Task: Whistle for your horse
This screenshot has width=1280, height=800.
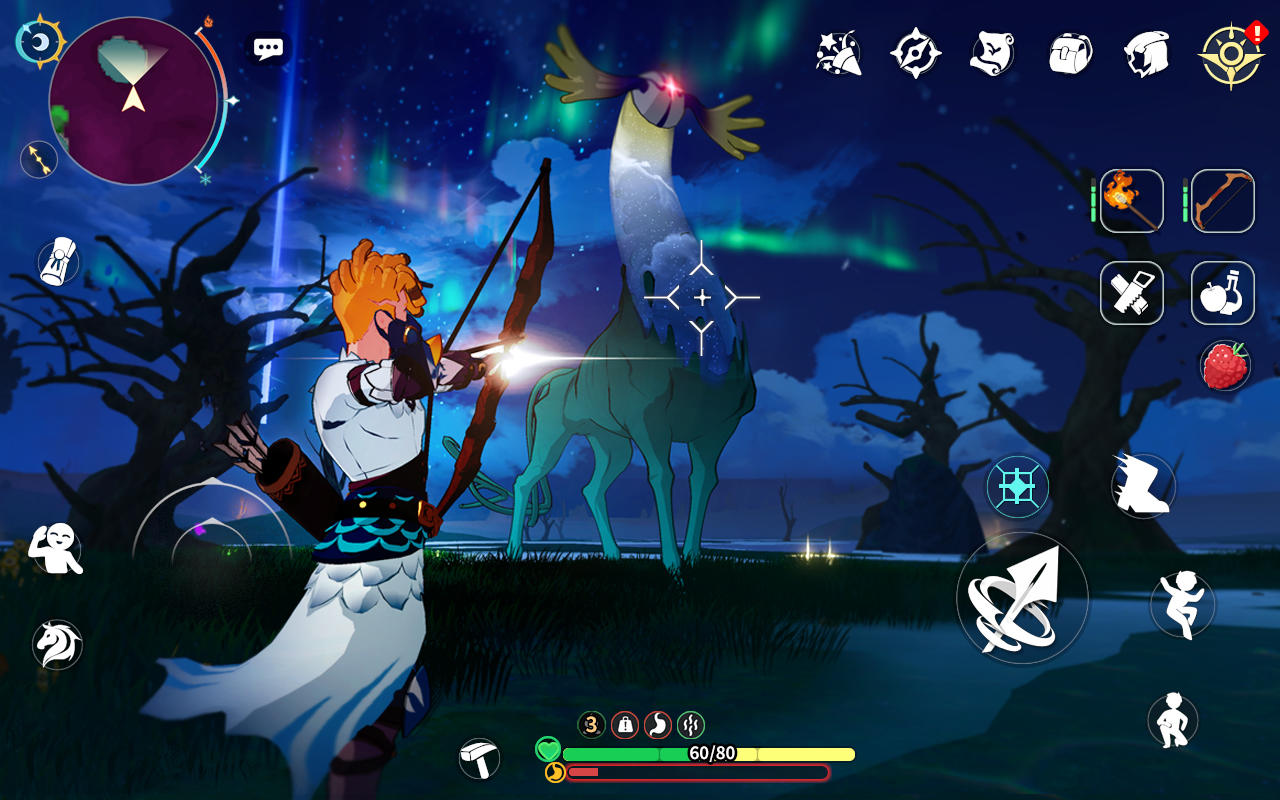Action: coord(57,645)
